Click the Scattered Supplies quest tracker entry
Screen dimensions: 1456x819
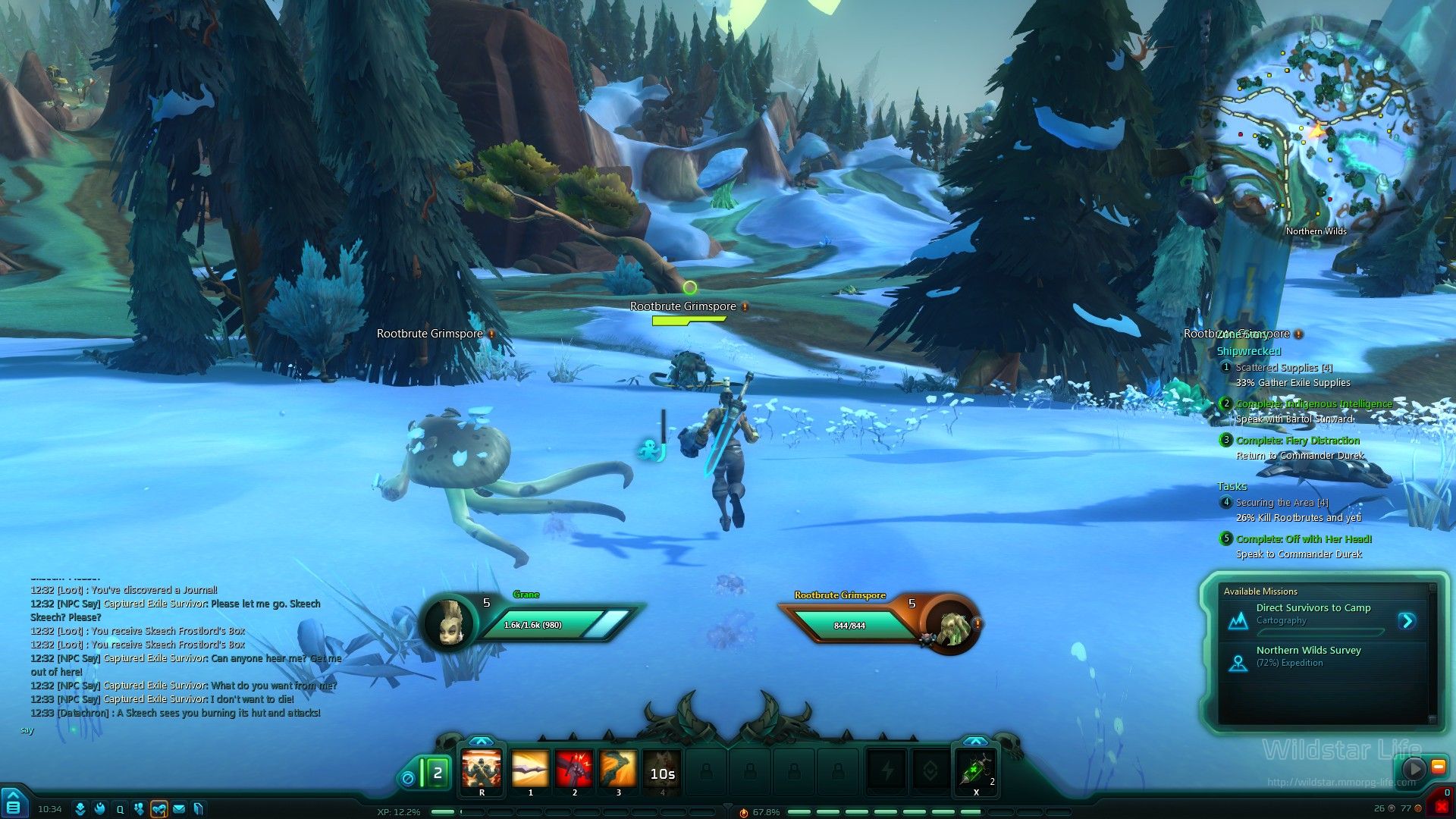[x=1283, y=368]
